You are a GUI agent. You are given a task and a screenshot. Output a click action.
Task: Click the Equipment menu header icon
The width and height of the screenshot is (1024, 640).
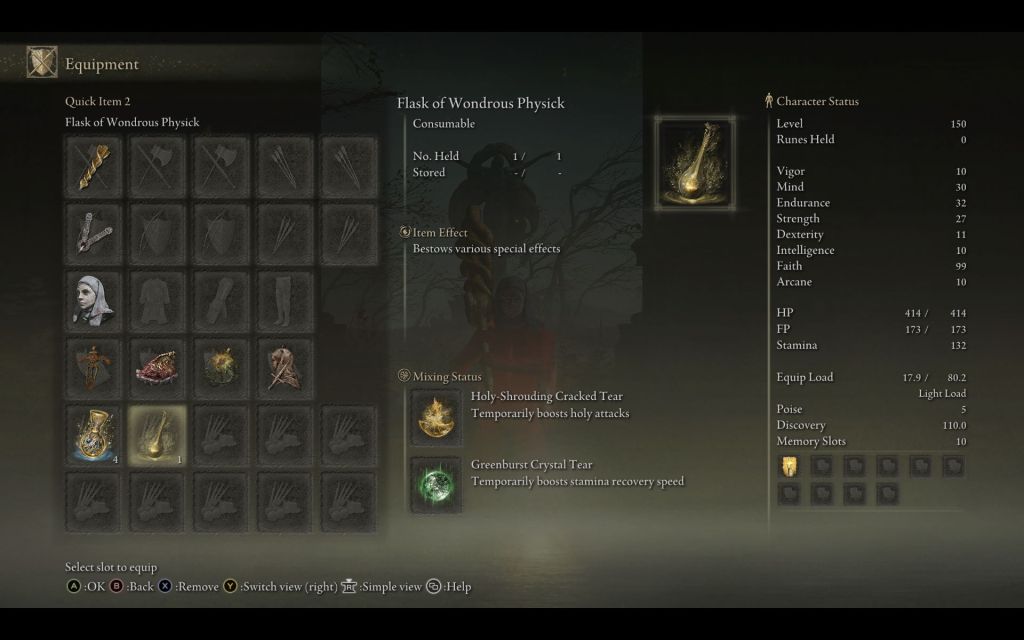tap(42, 63)
